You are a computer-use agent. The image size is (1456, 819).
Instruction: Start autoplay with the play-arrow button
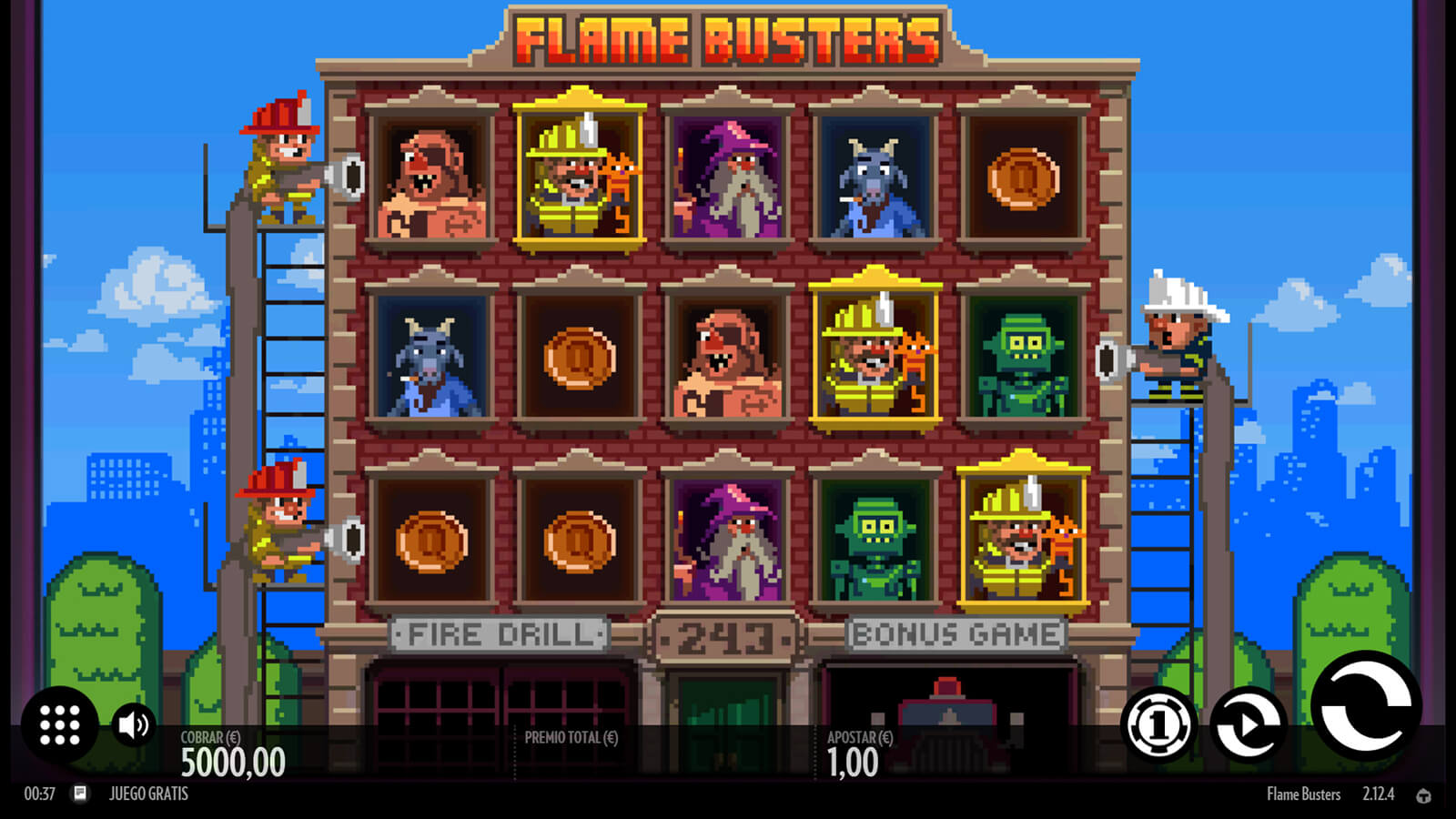tap(1249, 725)
